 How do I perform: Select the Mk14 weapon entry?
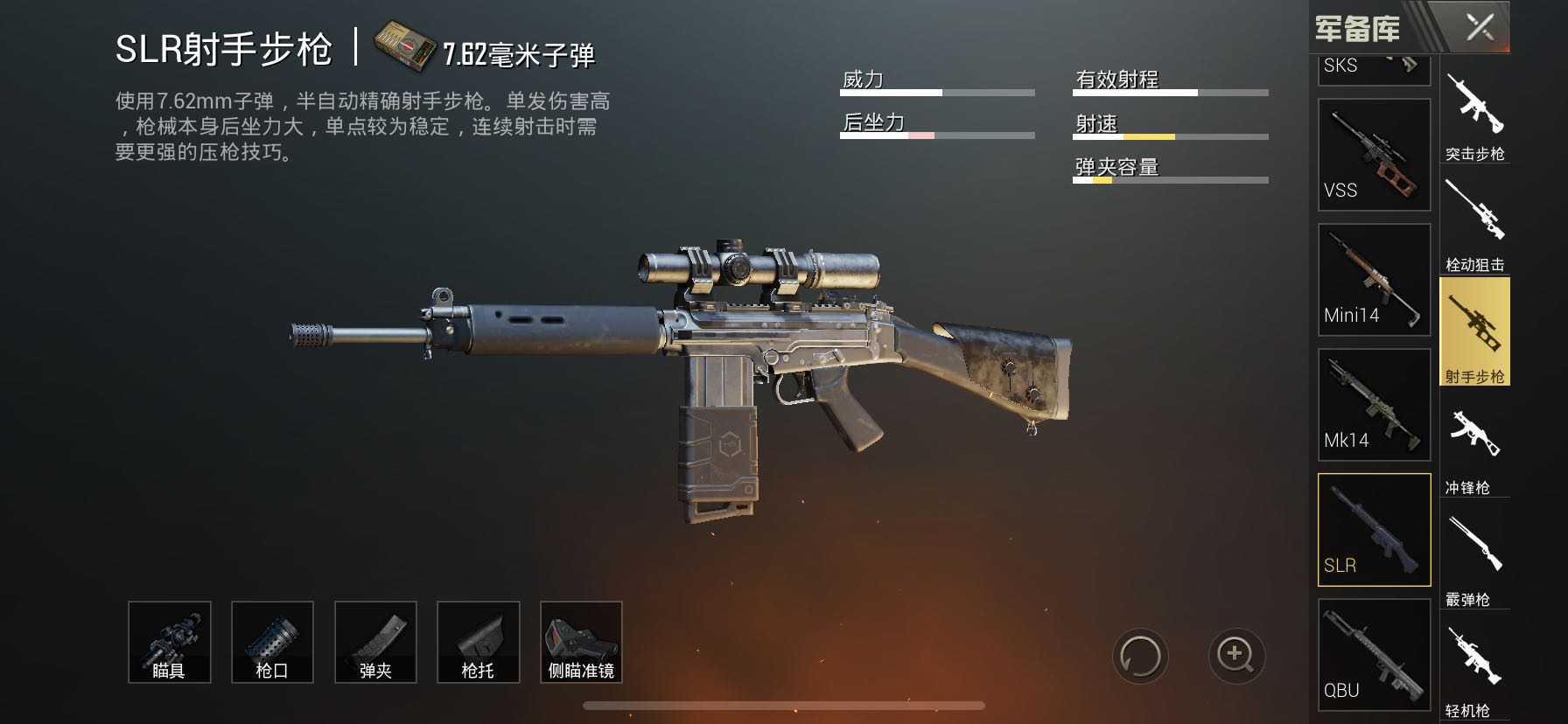1374,405
